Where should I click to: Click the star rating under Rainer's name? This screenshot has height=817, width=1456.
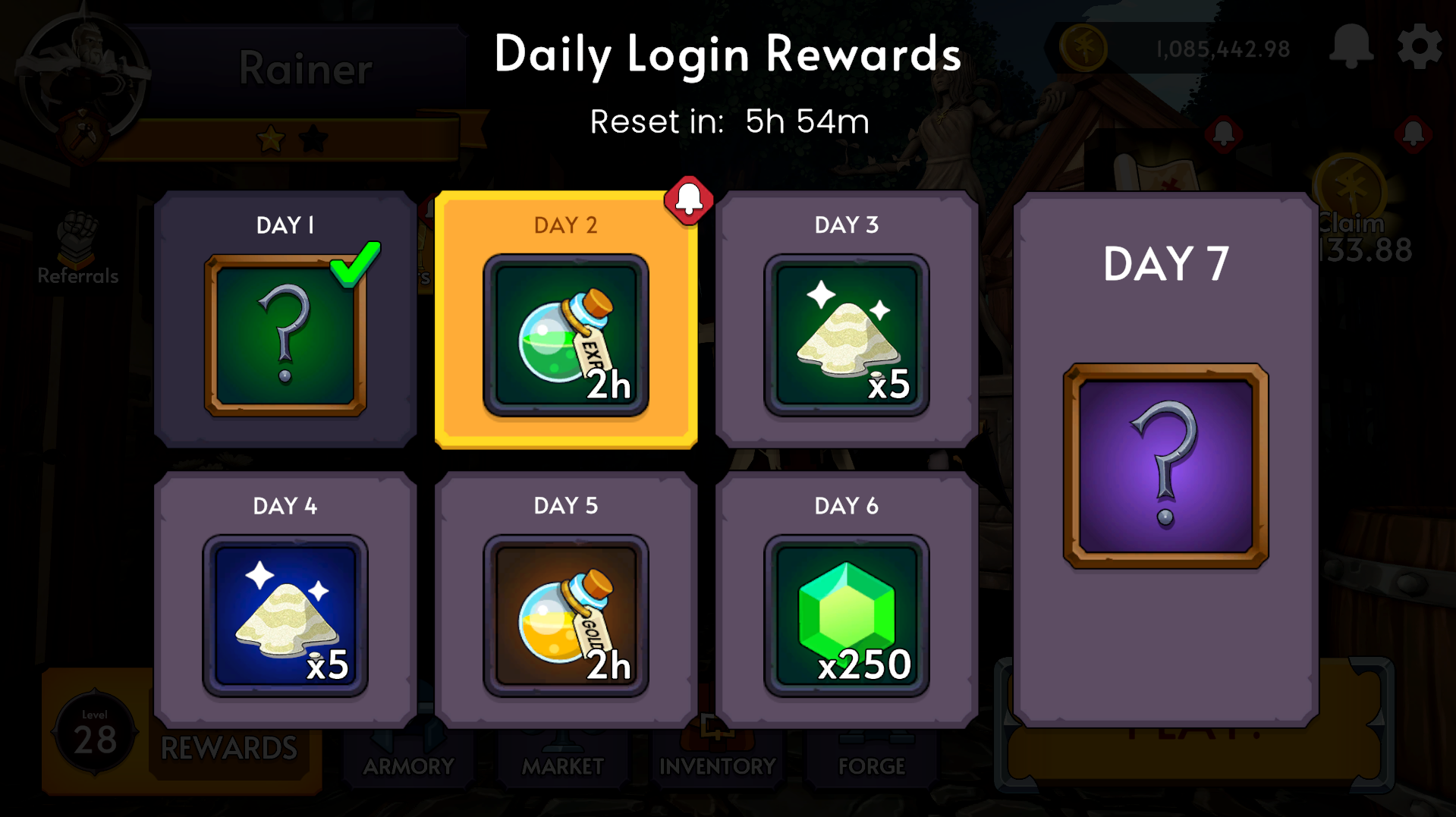coord(294,137)
